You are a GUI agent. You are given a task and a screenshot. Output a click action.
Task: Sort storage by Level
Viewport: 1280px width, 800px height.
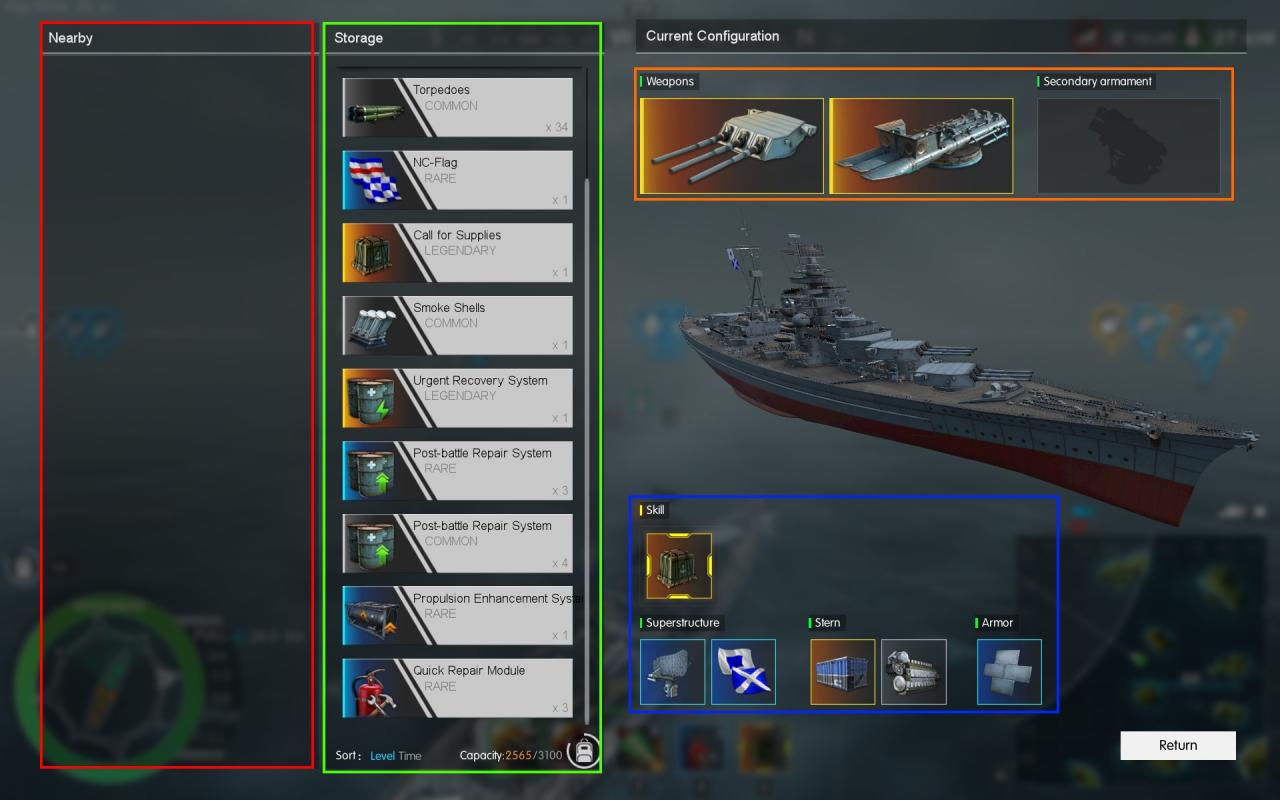(x=382, y=756)
